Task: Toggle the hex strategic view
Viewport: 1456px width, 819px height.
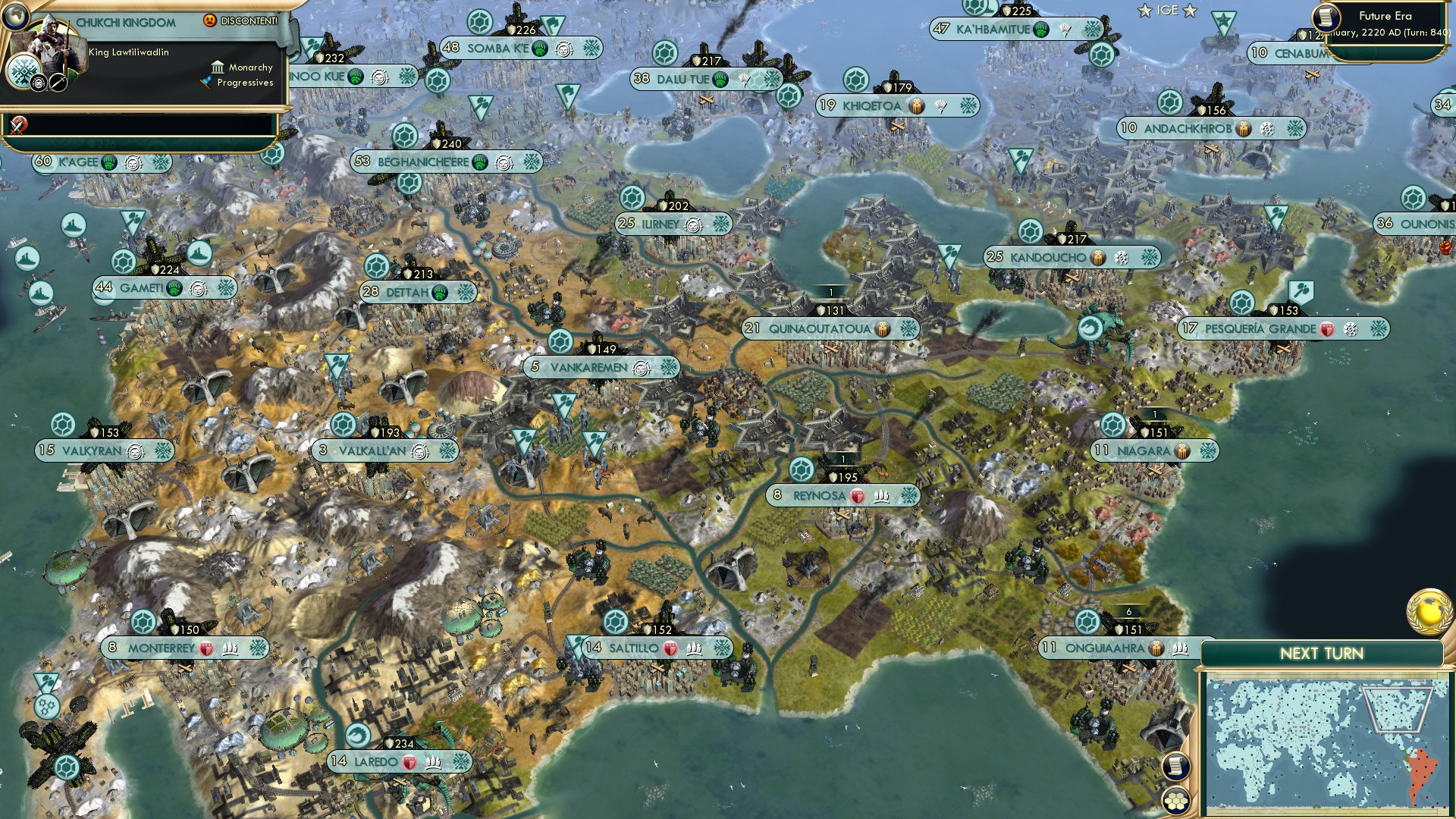Action: click(1174, 801)
